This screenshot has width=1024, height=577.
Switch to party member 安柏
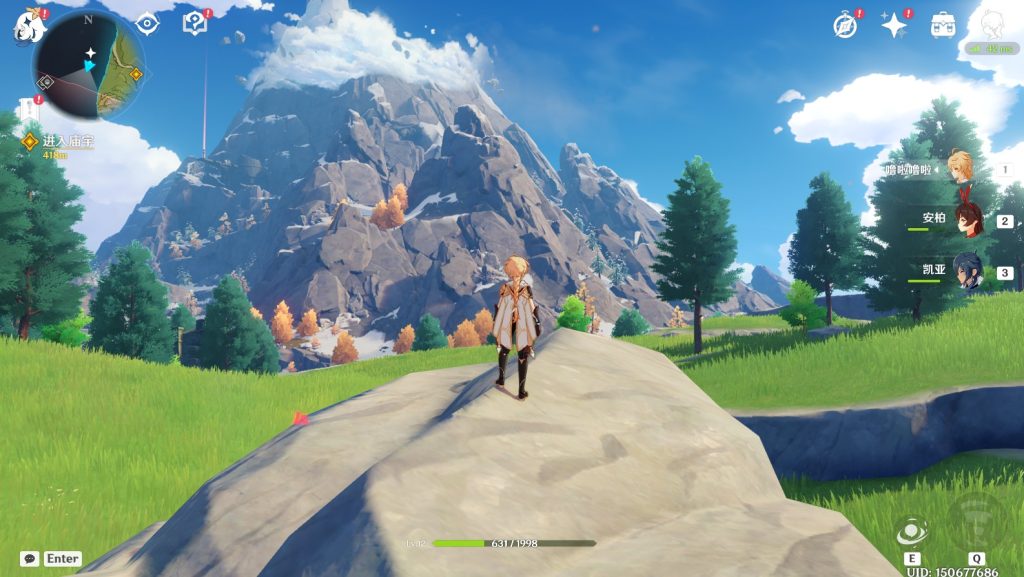968,221
